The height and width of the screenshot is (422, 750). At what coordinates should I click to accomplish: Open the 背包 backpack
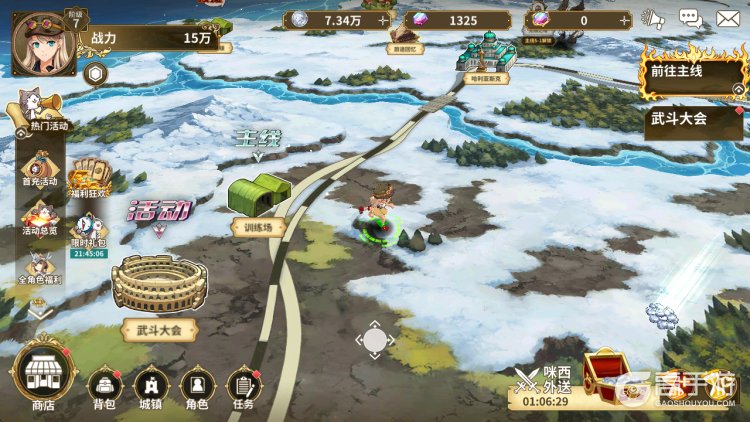pyautogui.click(x=104, y=385)
